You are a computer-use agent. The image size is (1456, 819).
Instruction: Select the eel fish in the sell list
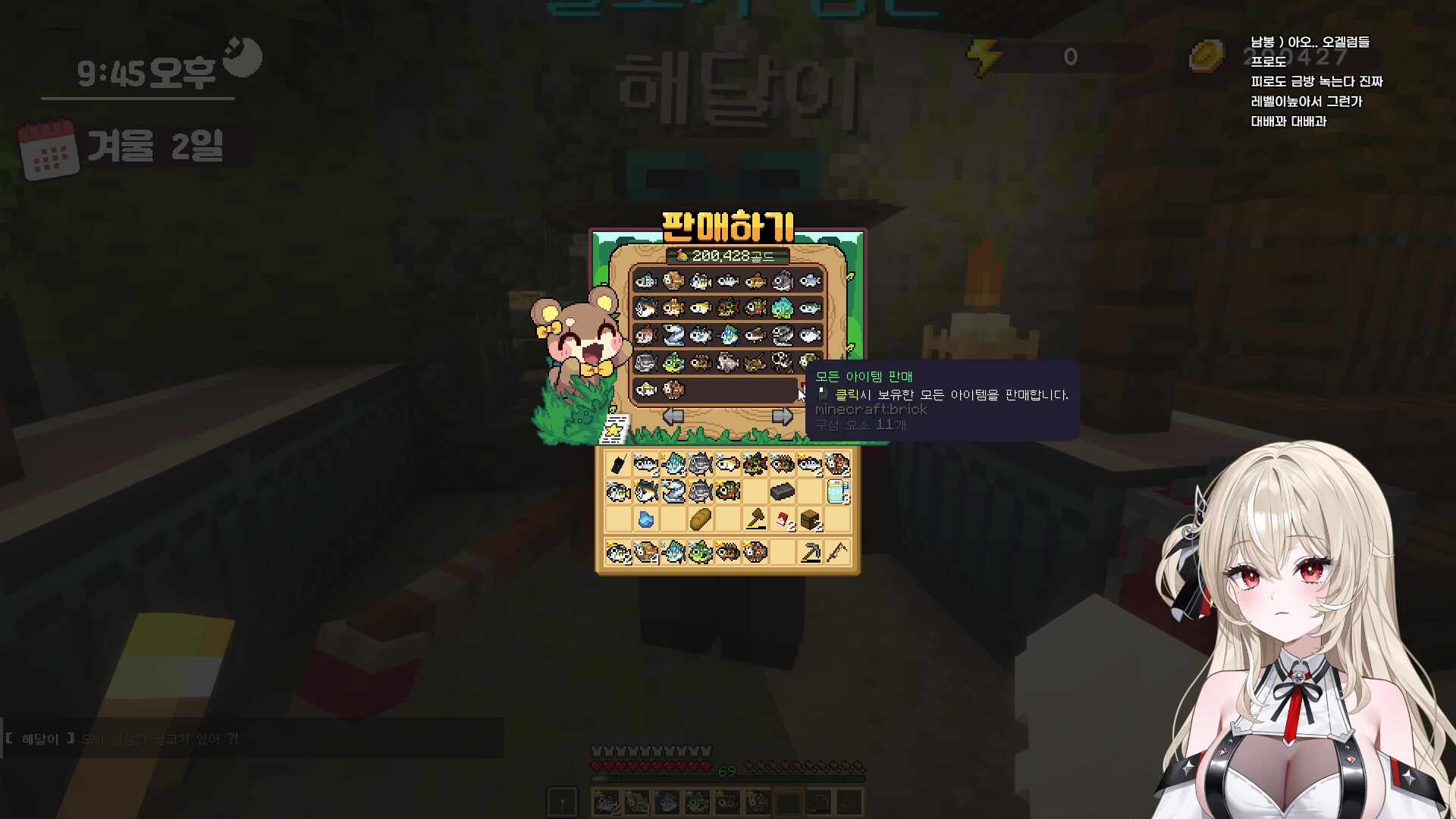pyautogui.click(x=674, y=335)
